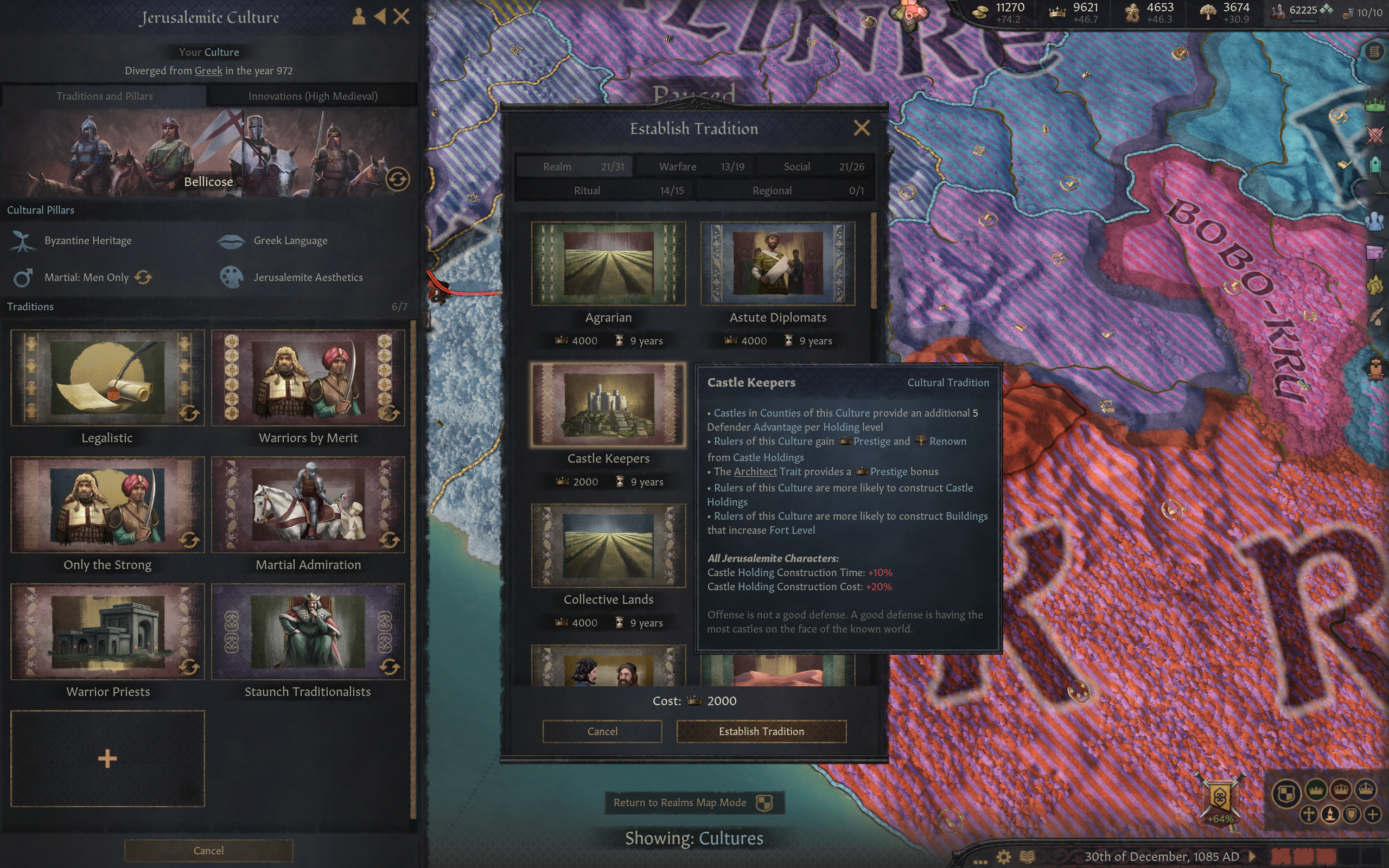
Task: Switch to the Regional traditions tab
Action: (785, 190)
